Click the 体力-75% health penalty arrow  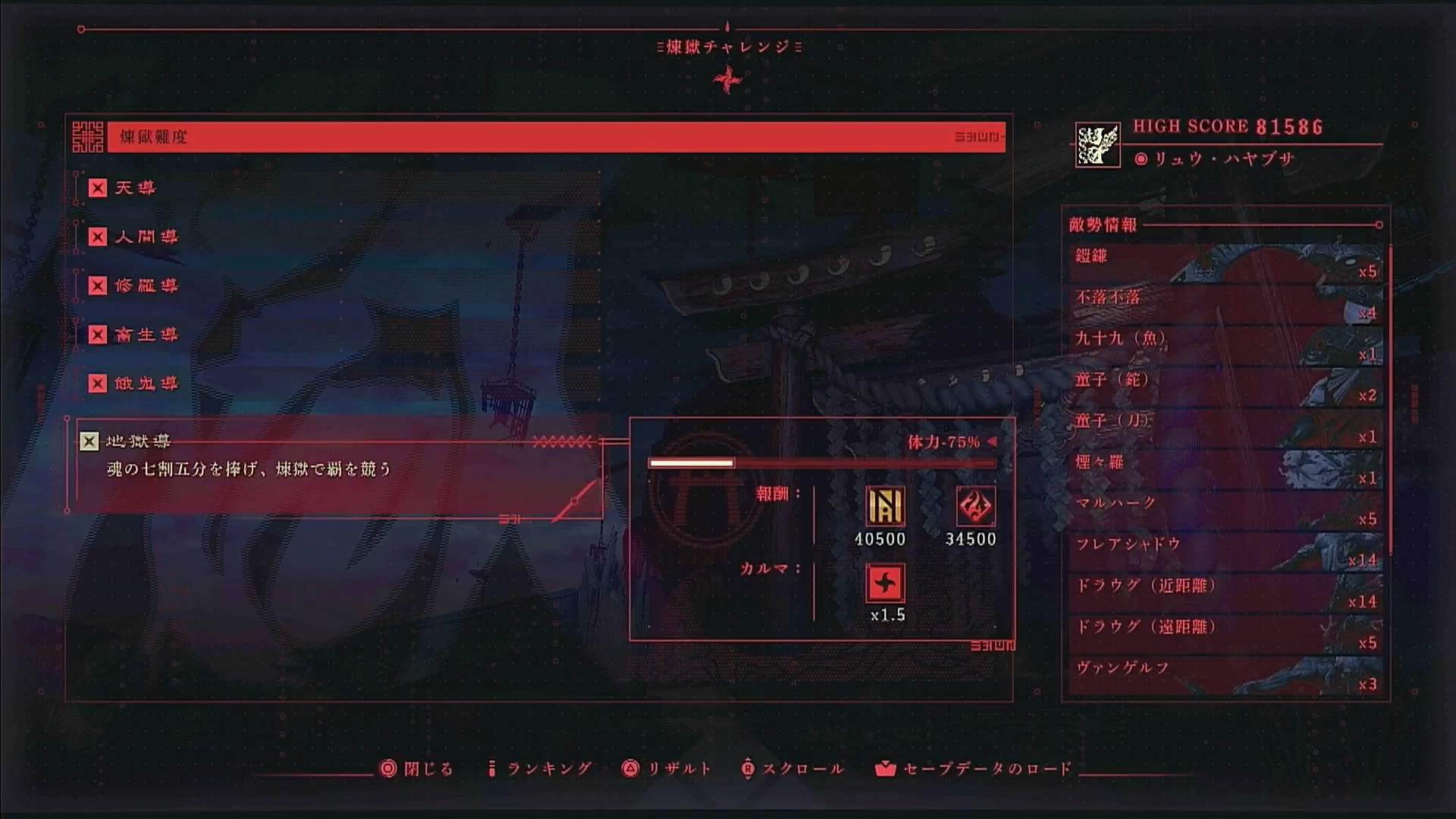[x=992, y=441]
